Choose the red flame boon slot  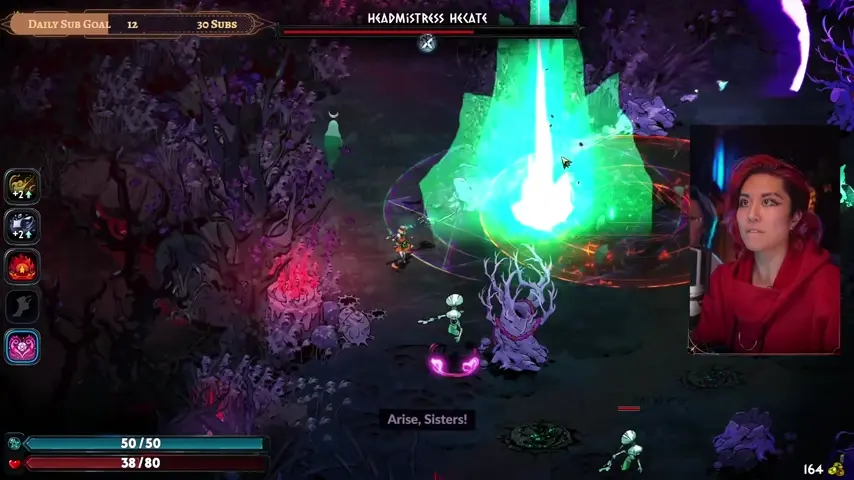22,266
